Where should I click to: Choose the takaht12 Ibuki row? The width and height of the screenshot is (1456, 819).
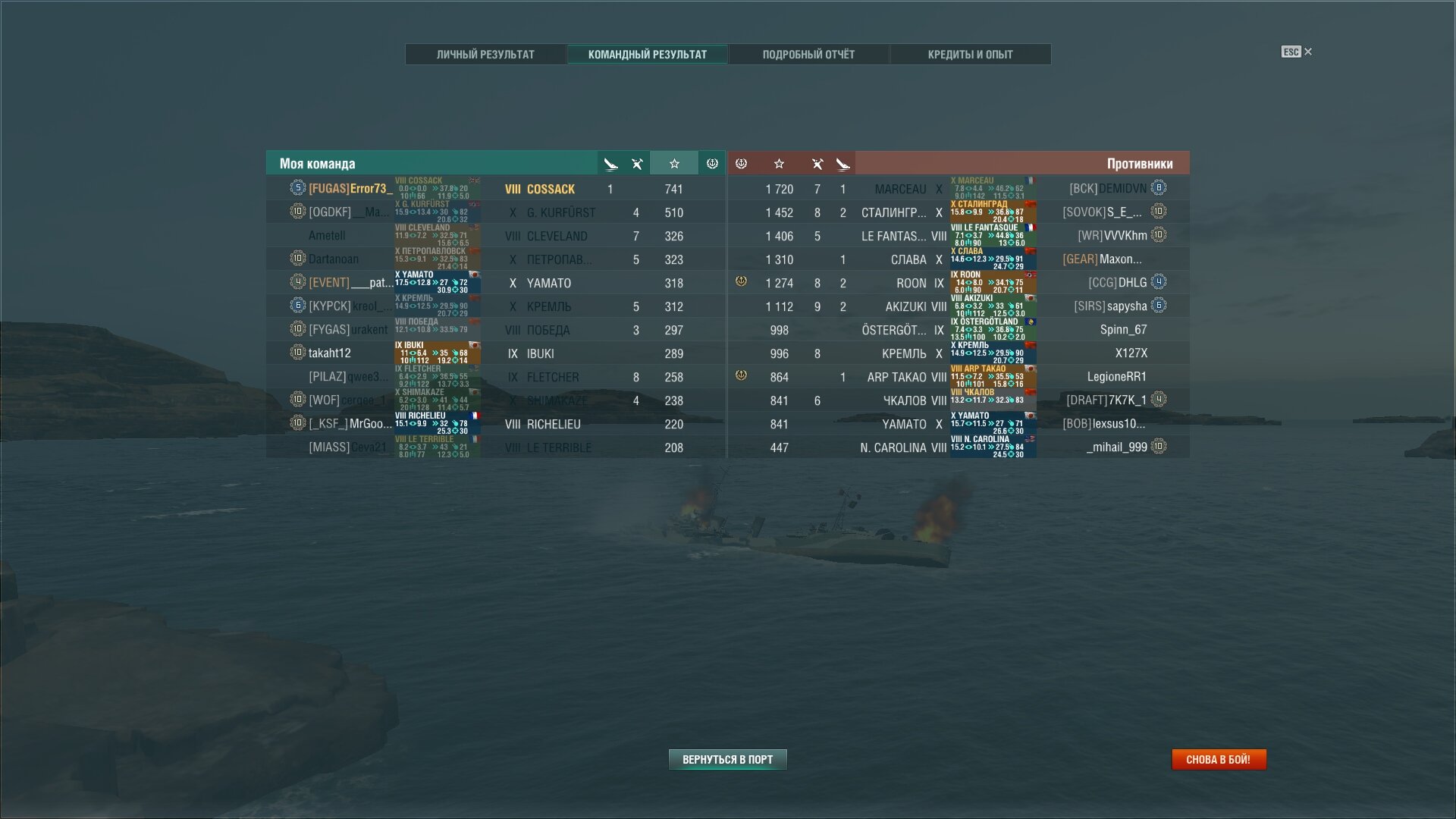[x=496, y=353]
